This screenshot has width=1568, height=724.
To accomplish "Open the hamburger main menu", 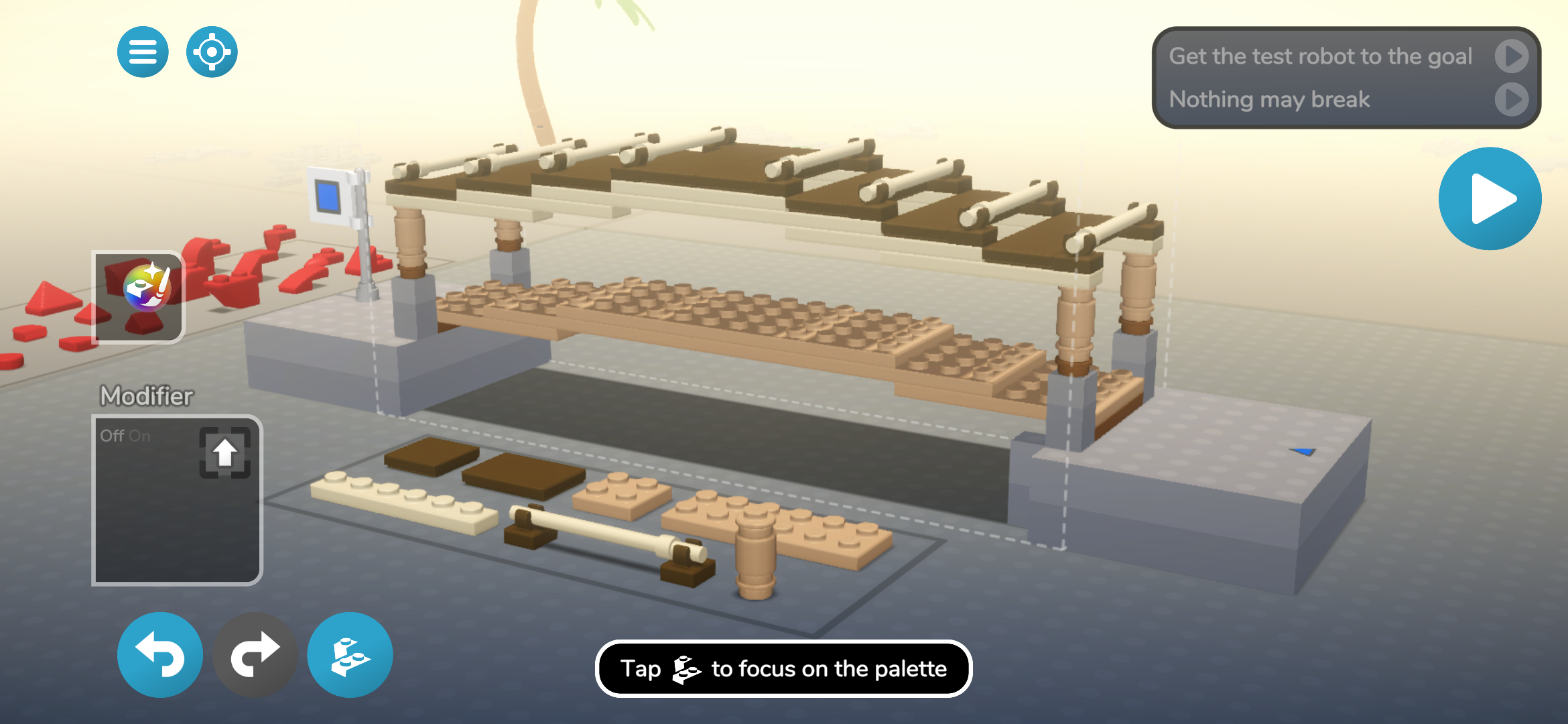I will tap(142, 52).
